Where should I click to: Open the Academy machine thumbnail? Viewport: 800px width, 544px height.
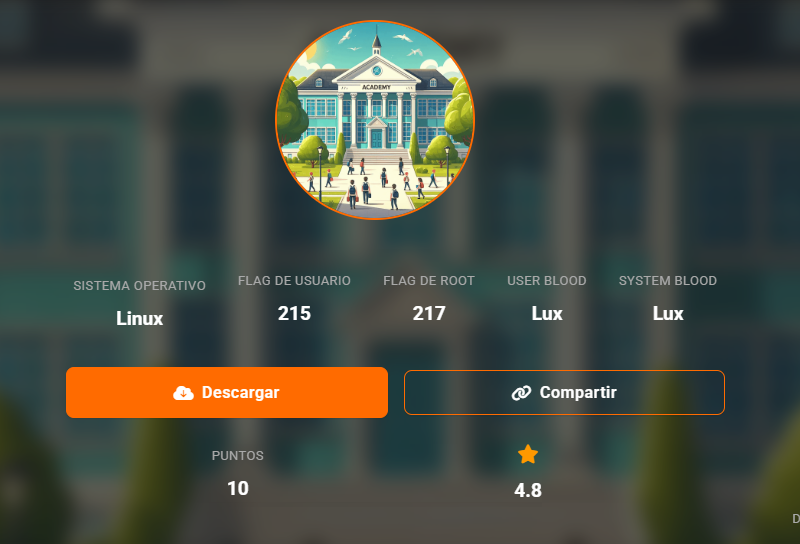point(375,120)
